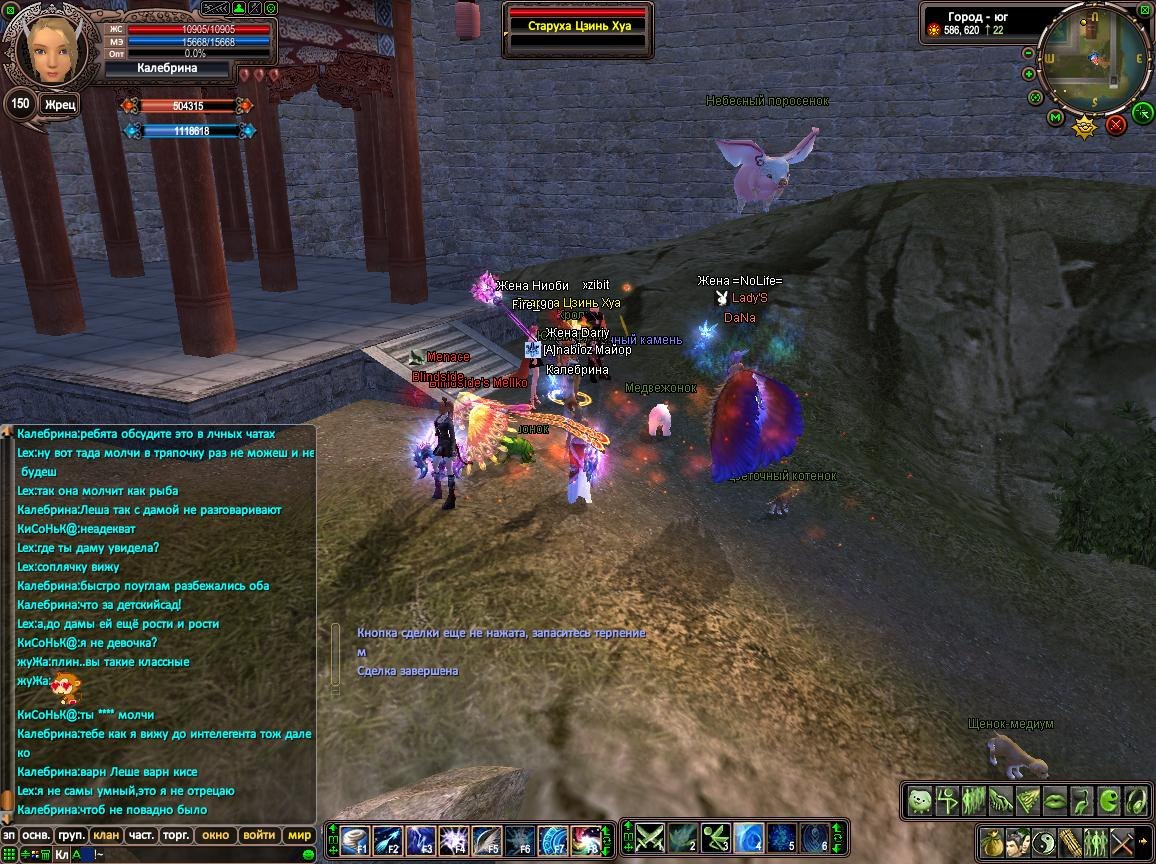Activate the tornado skill in slot F1
Viewport: 1156px width, 864px height.
[x=355, y=840]
